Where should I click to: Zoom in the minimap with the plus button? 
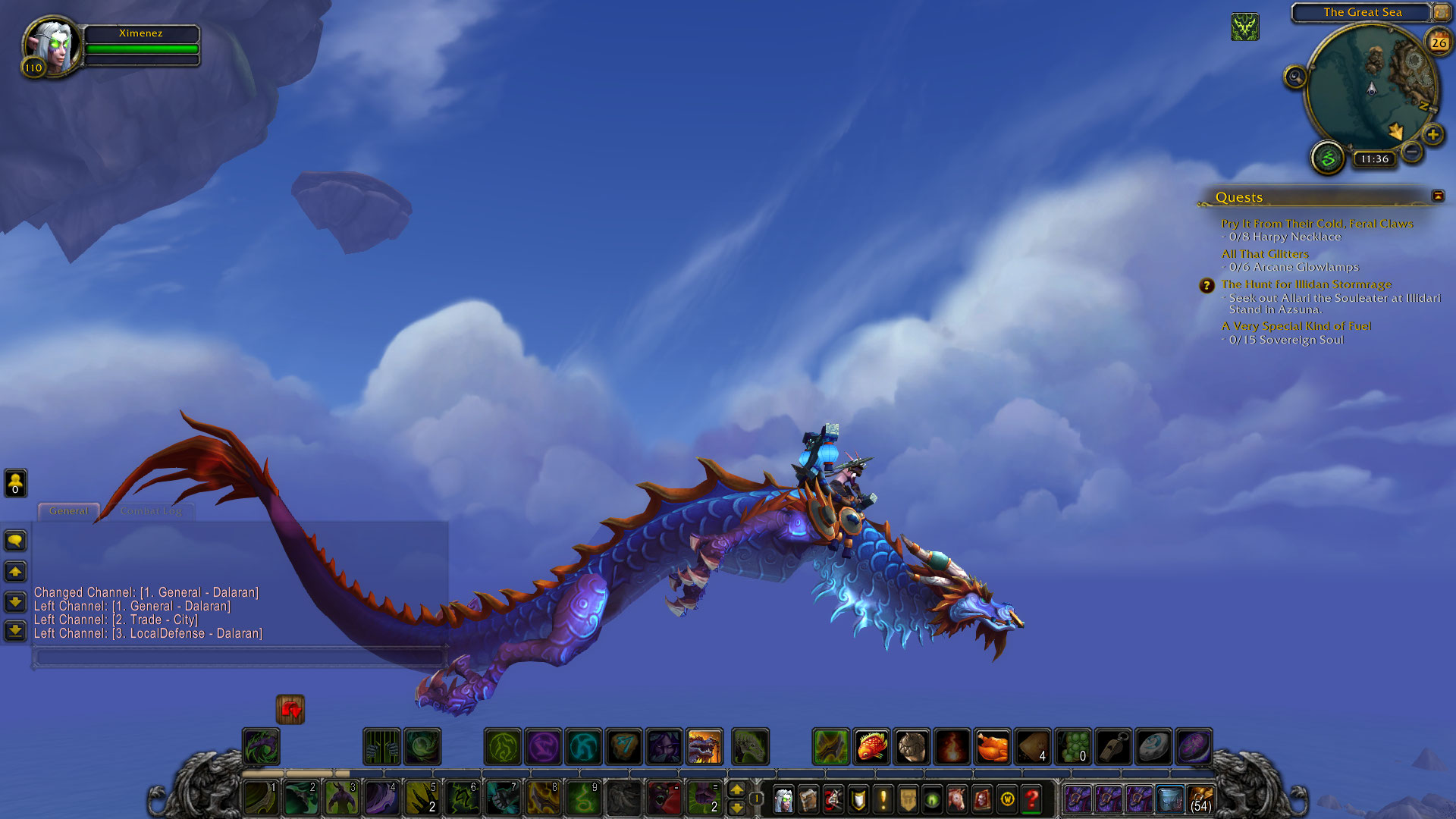click(x=1432, y=135)
